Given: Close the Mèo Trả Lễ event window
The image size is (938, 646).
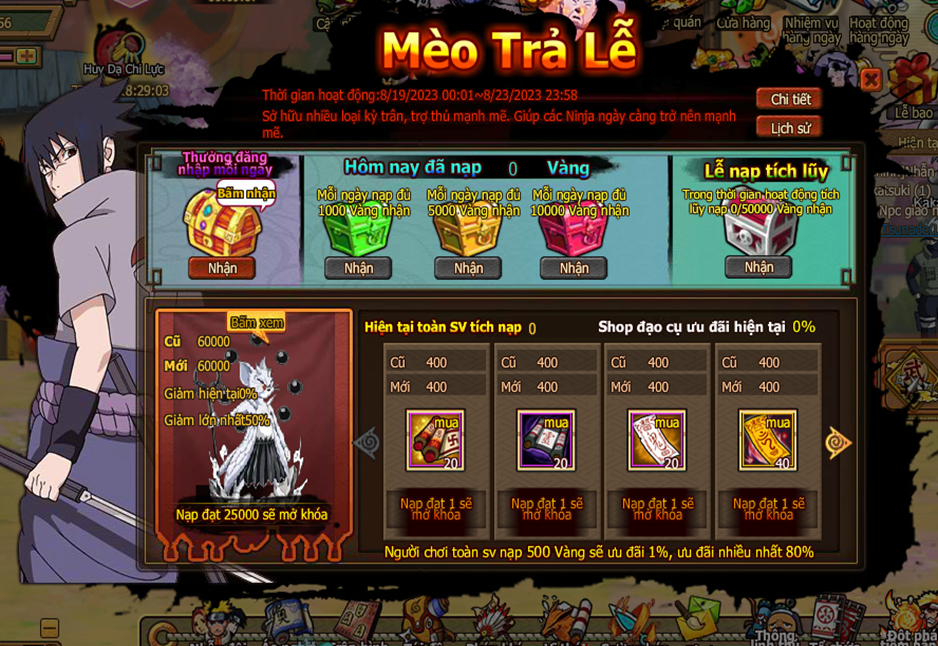Looking at the screenshot, I should 871,79.
